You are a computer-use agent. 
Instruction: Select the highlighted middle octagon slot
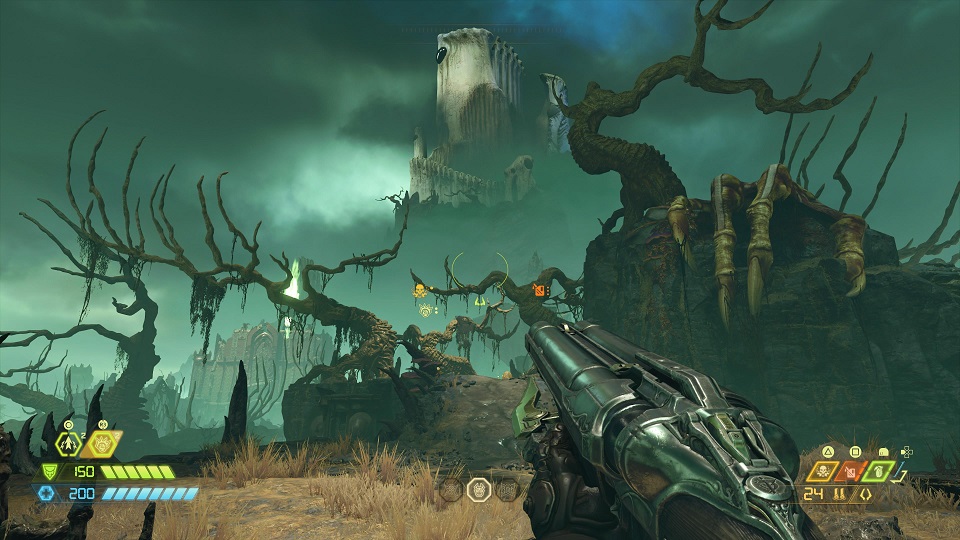click(479, 489)
